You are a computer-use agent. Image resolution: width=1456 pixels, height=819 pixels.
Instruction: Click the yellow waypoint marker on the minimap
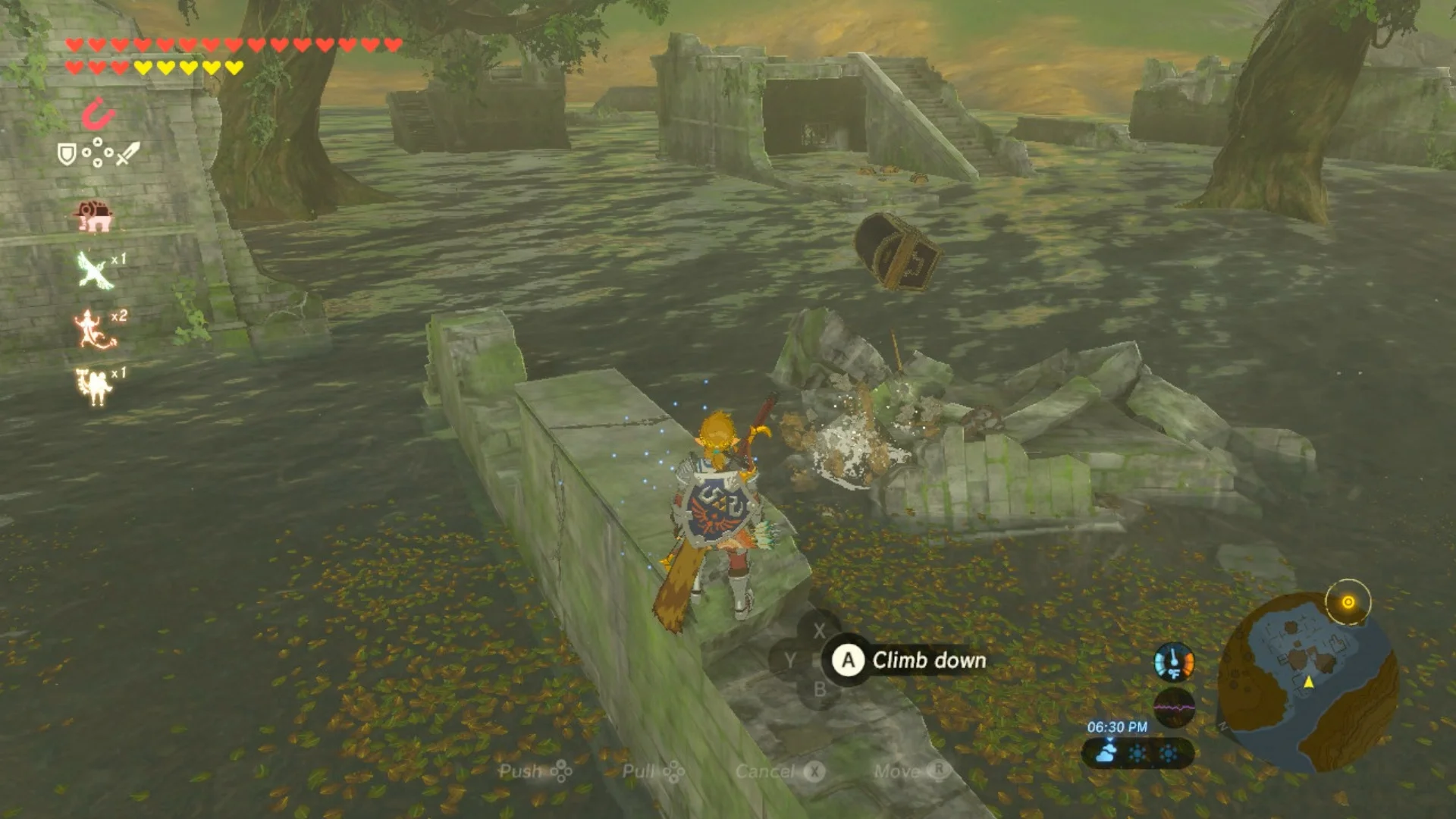[1309, 682]
